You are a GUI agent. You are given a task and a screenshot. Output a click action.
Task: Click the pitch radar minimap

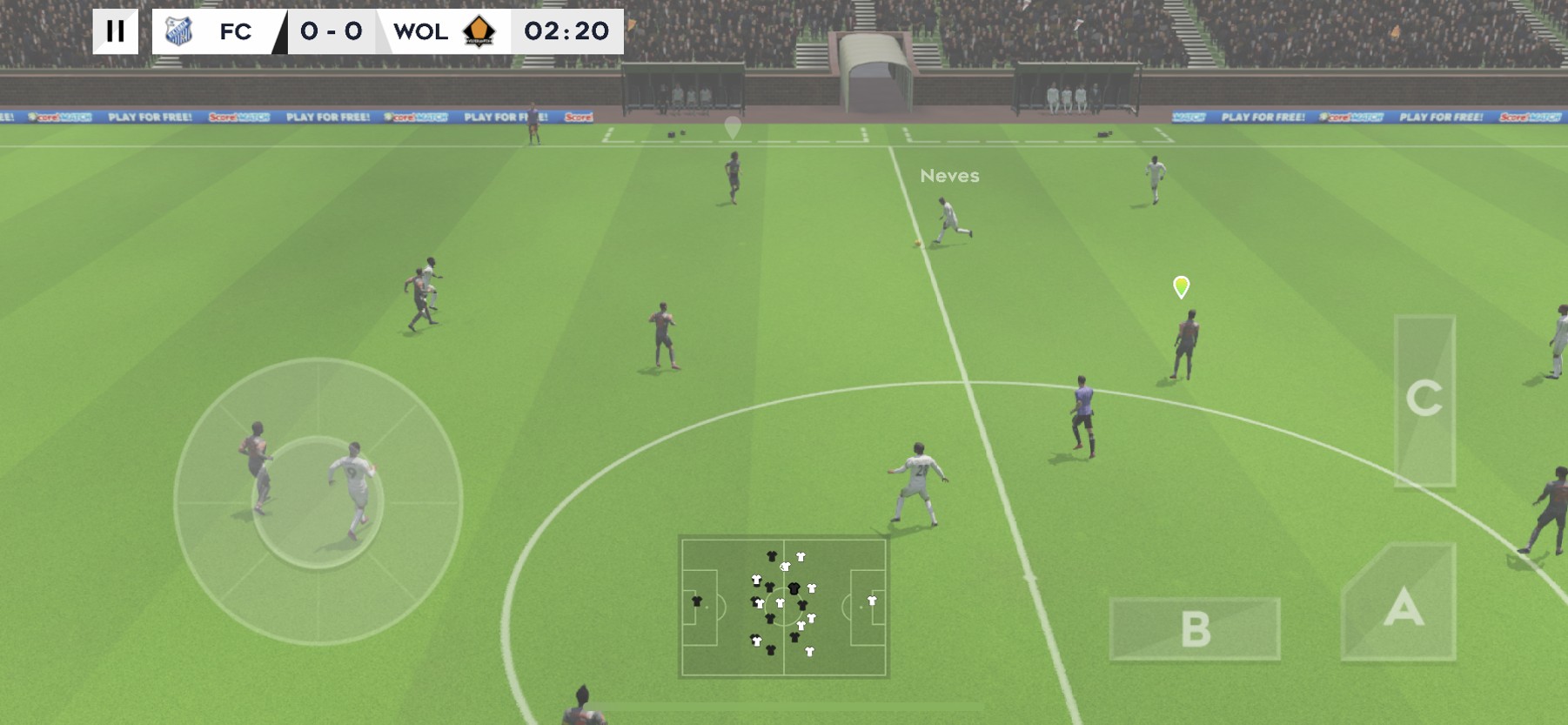coord(783,607)
